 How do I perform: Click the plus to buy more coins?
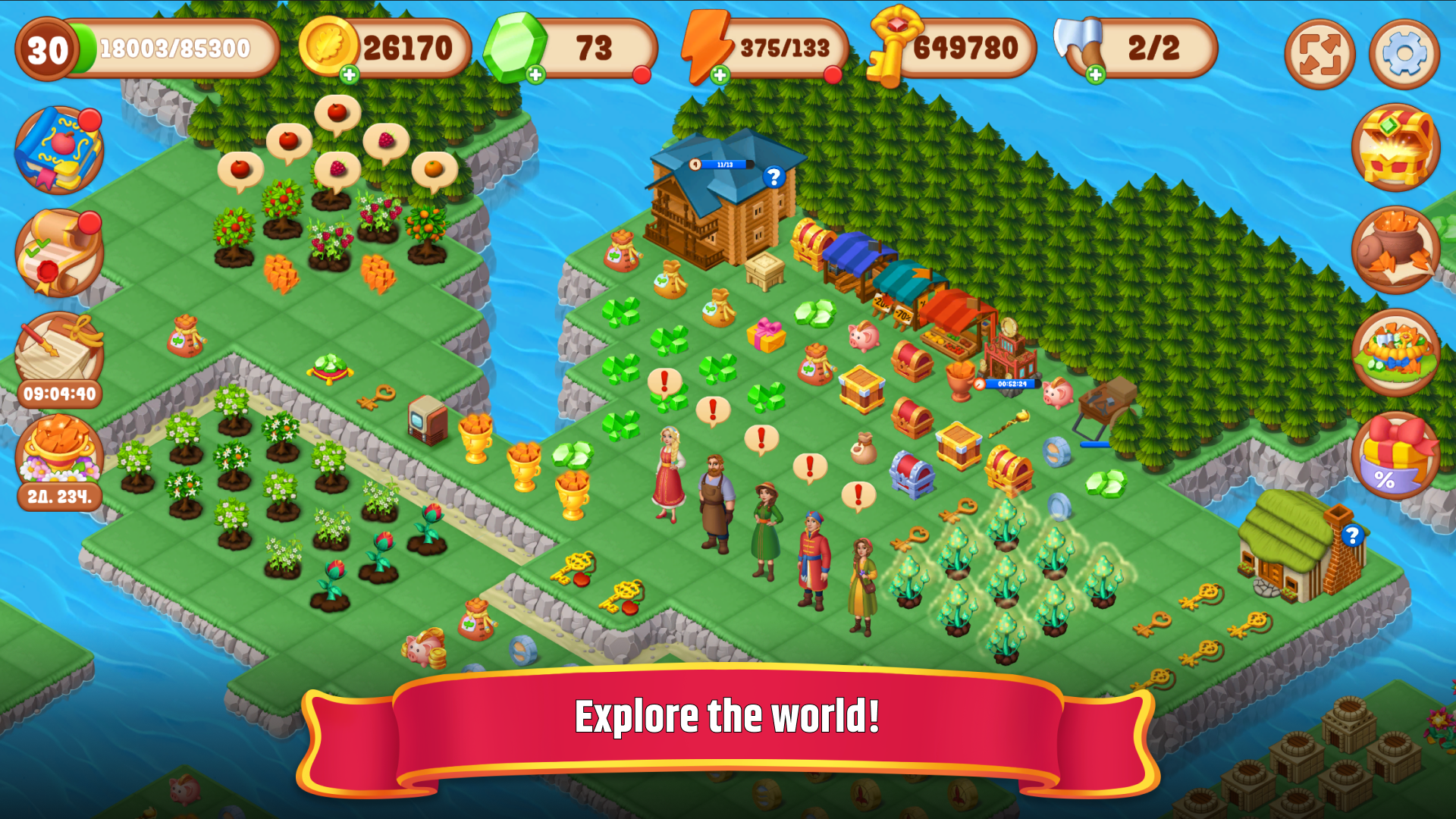(x=349, y=73)
